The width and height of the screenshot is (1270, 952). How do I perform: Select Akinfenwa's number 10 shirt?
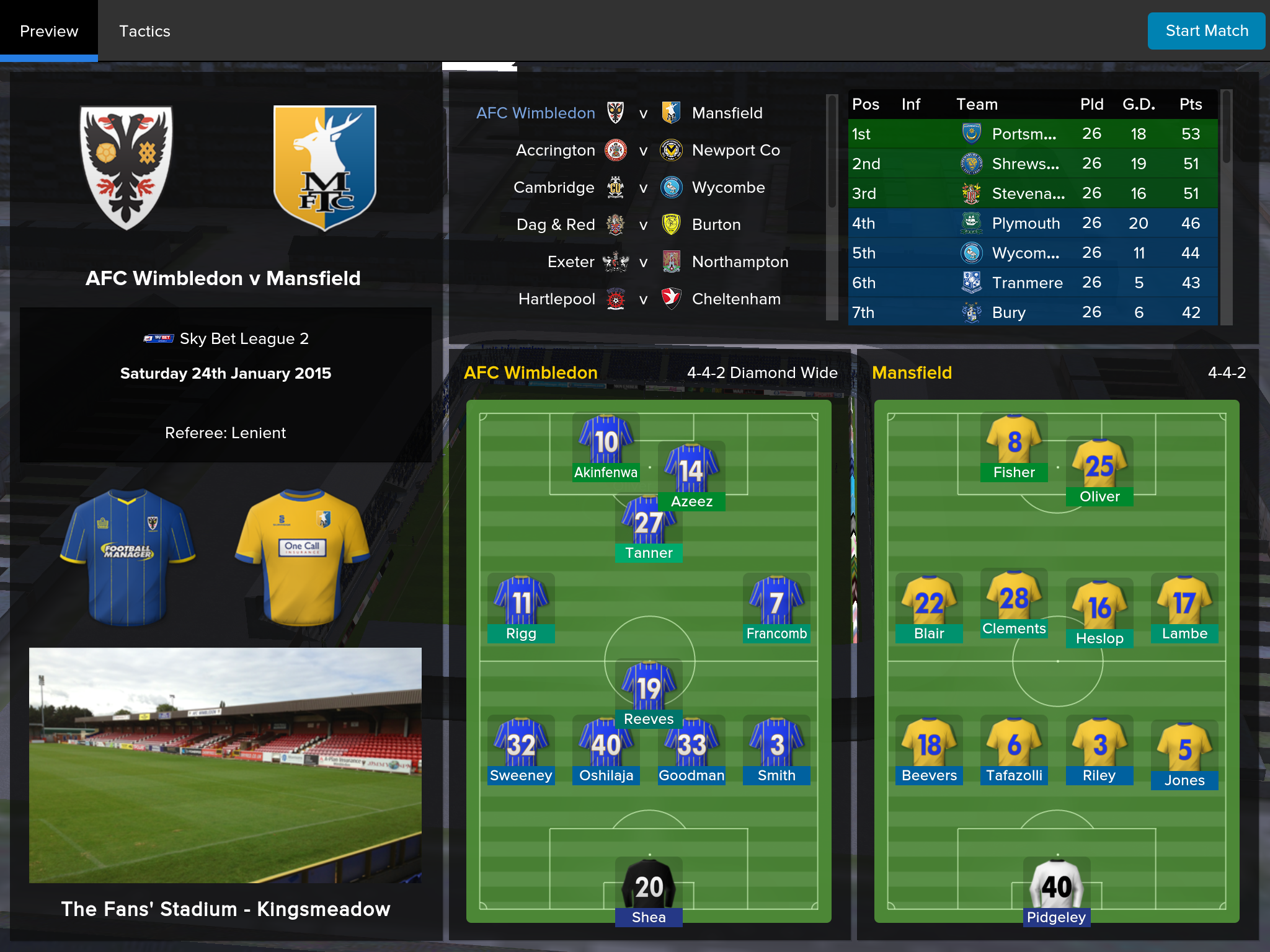606,441
